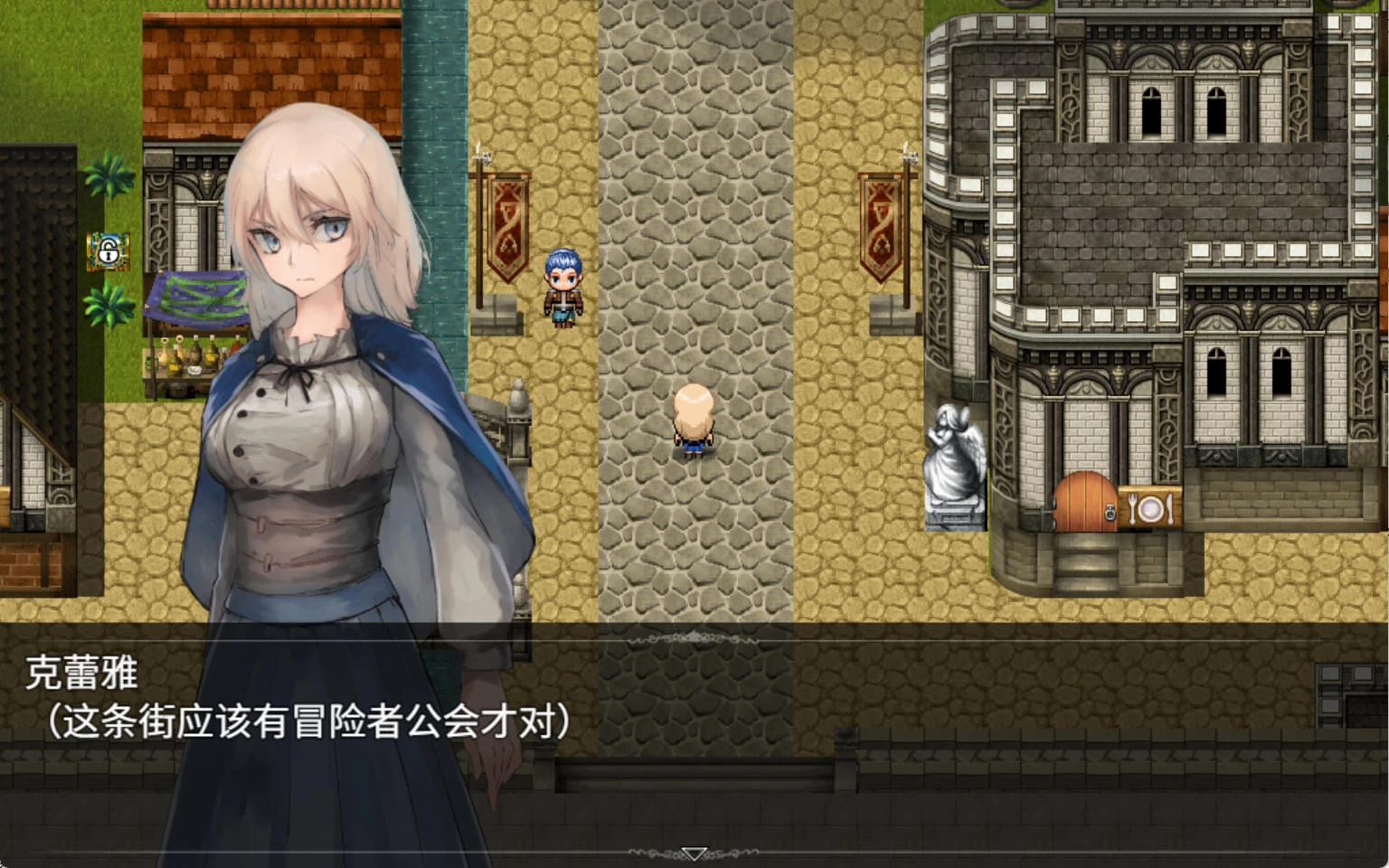
Task: Click the player character on the cobblestone road
Action: [695, 420]
